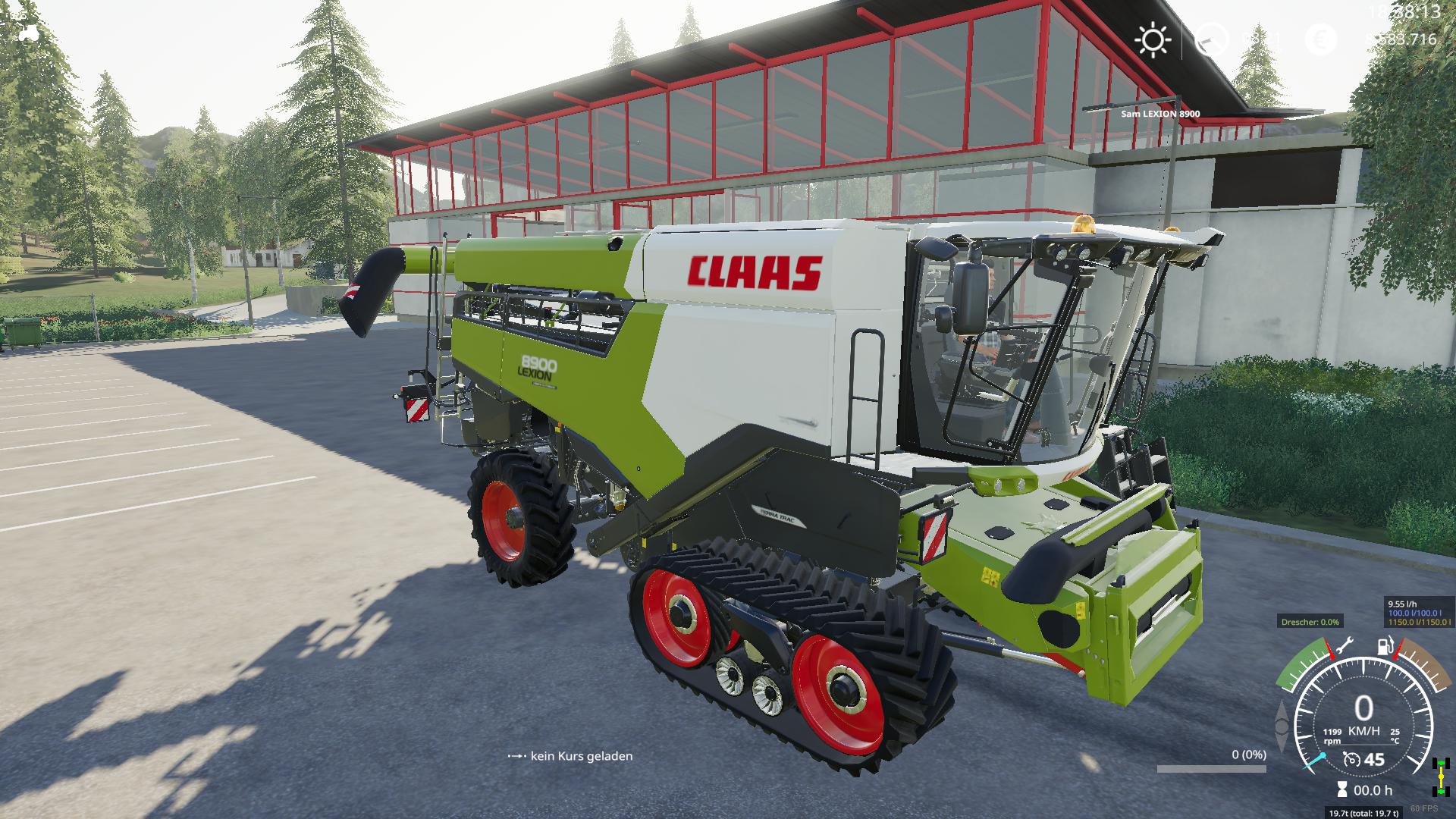This screenshot has height=819, width=1456.
Task: Click the hourglass operating hours icon
Action: (1341, 789)
